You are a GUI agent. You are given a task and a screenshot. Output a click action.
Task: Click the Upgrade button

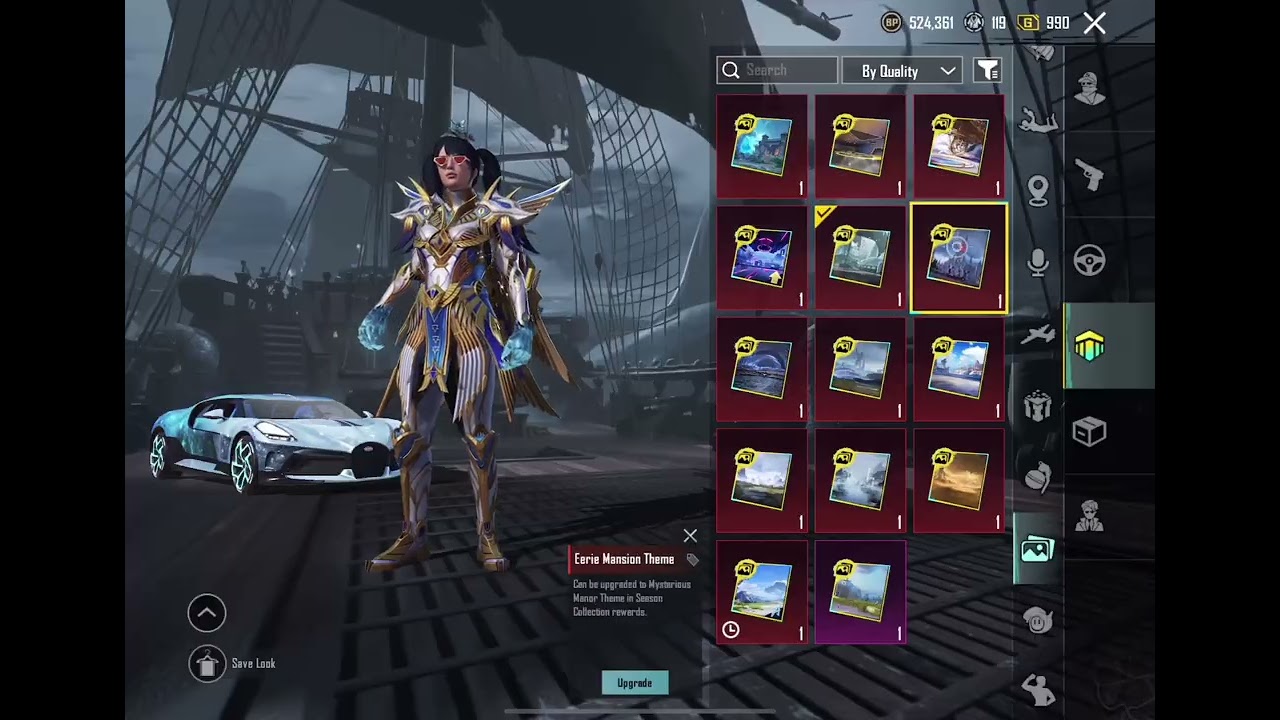pyautogui.click(x=635, y=683)
